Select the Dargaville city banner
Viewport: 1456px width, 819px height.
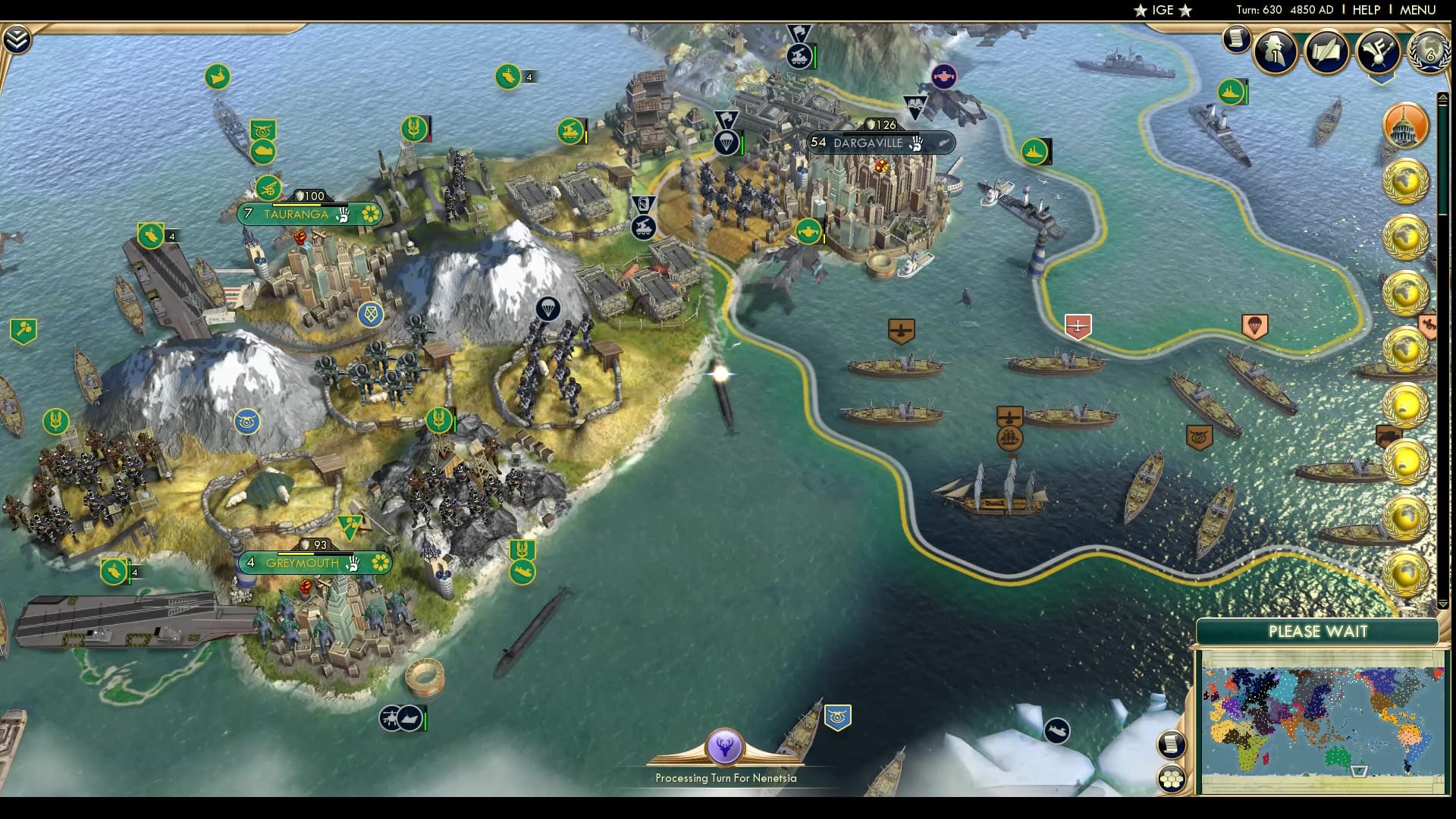880,143
